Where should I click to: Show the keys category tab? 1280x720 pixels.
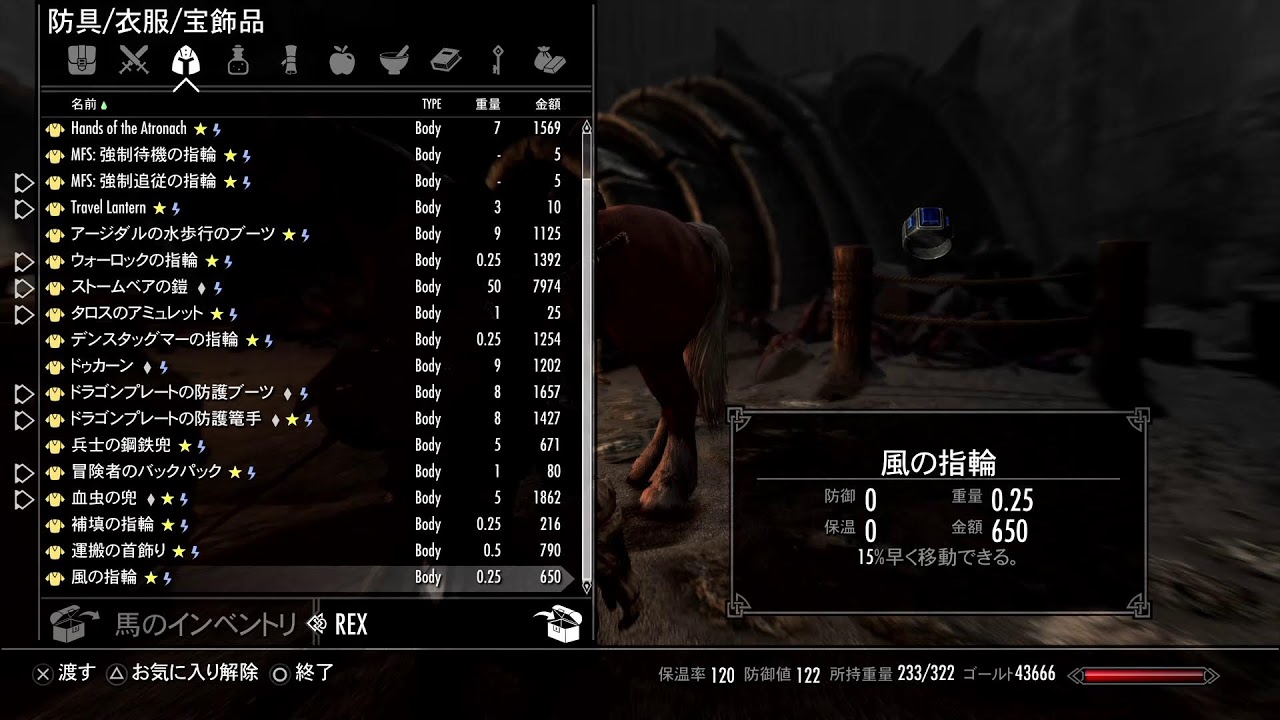[x=497, y=61]
